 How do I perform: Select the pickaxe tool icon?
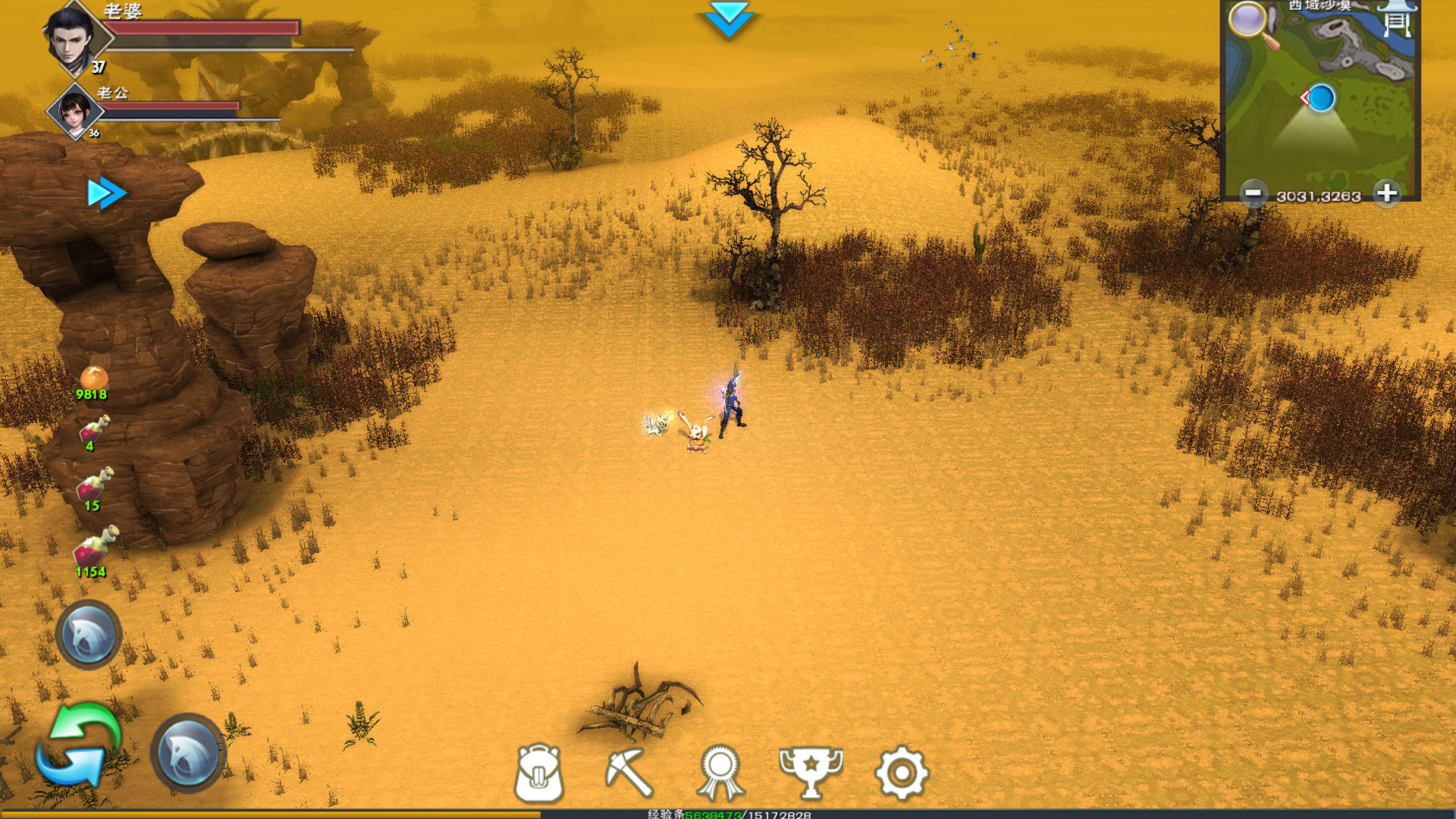[x=629, y=772]
